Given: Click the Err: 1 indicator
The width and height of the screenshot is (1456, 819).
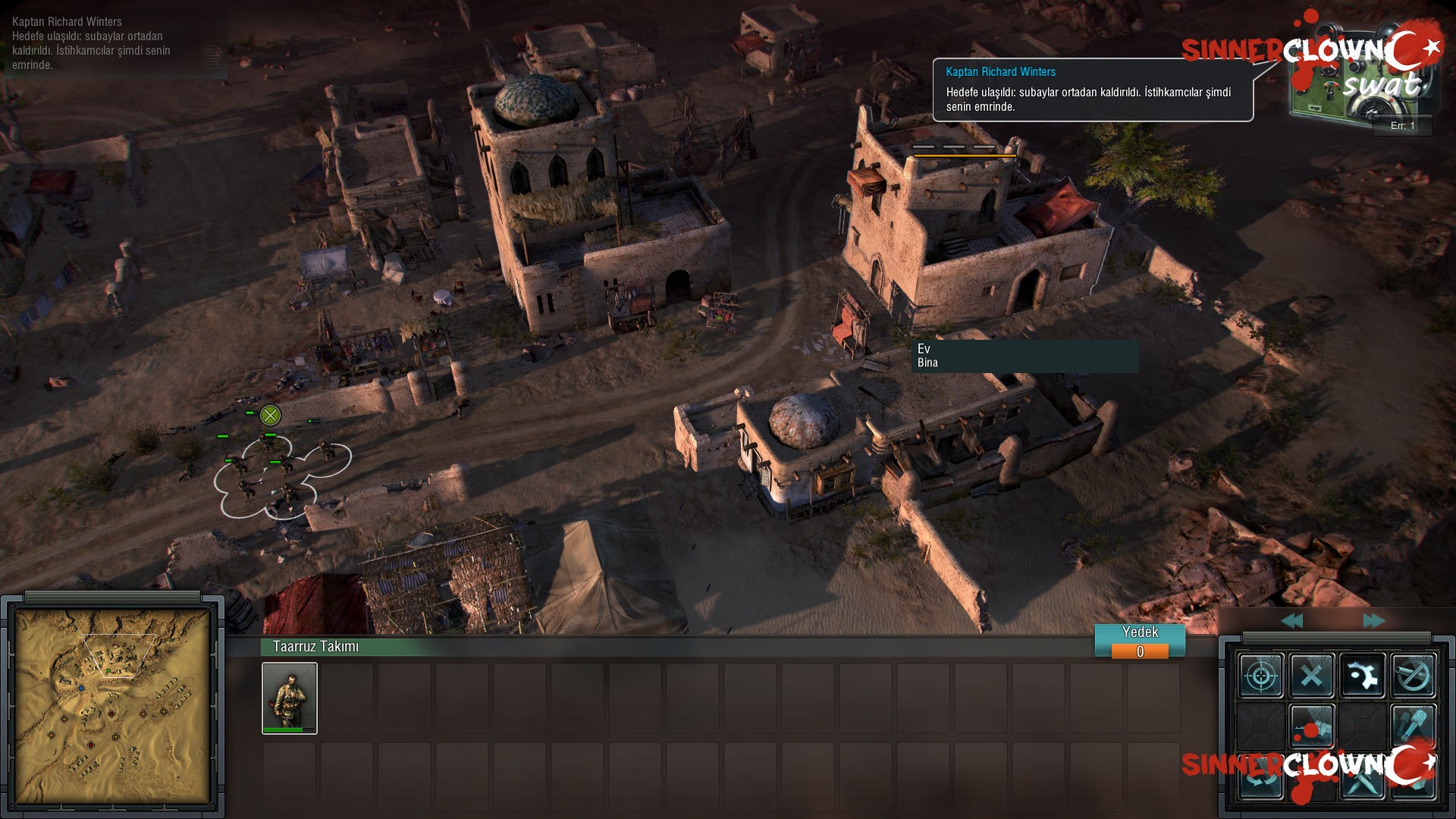Looking at the screenshot, I should 1402,126.
